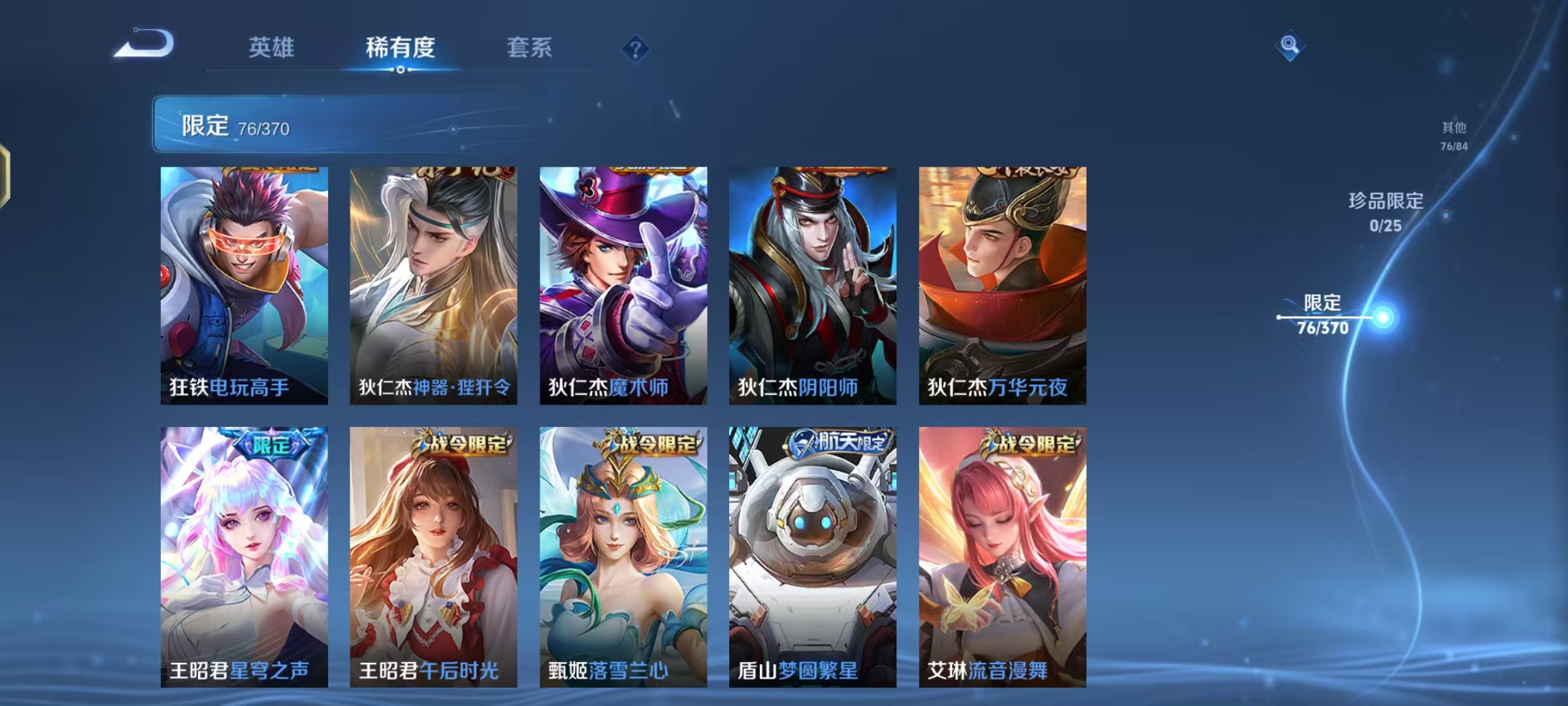Switch to the 套系 tab

click(529, 48)
